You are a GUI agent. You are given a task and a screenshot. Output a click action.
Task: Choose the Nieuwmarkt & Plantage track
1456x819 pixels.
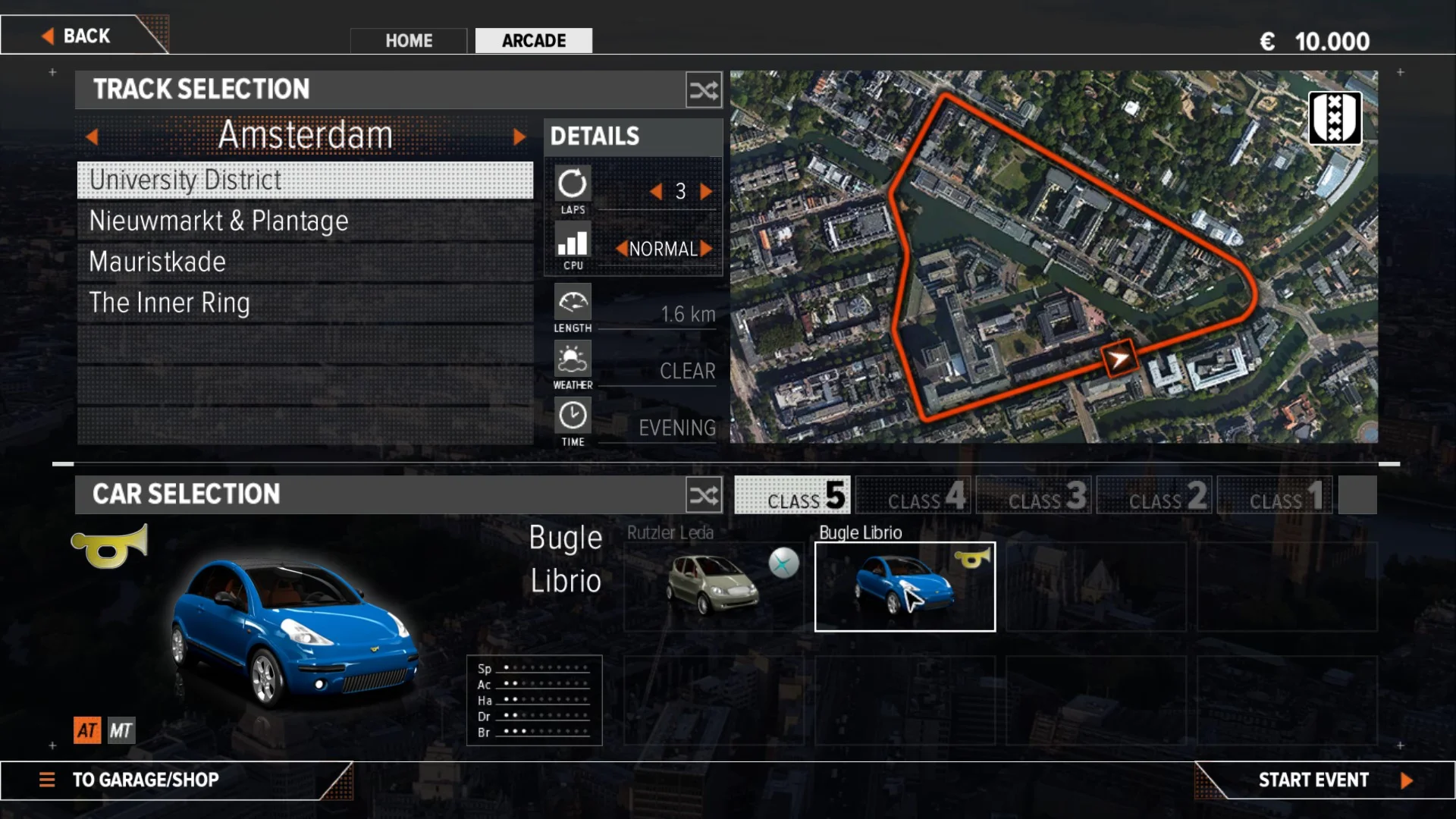(x=305, y=221)
